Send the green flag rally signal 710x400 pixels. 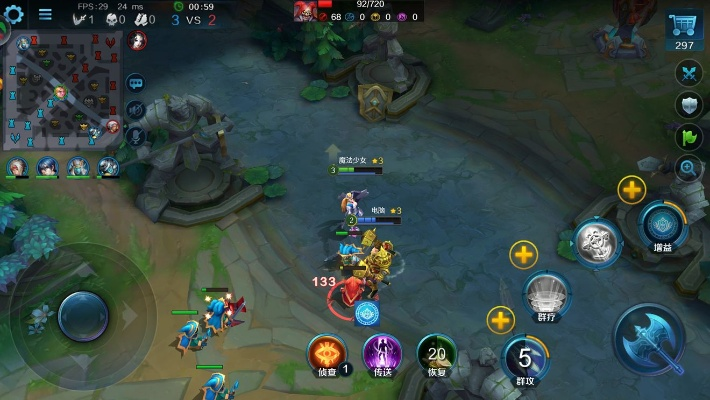[687, 136]
